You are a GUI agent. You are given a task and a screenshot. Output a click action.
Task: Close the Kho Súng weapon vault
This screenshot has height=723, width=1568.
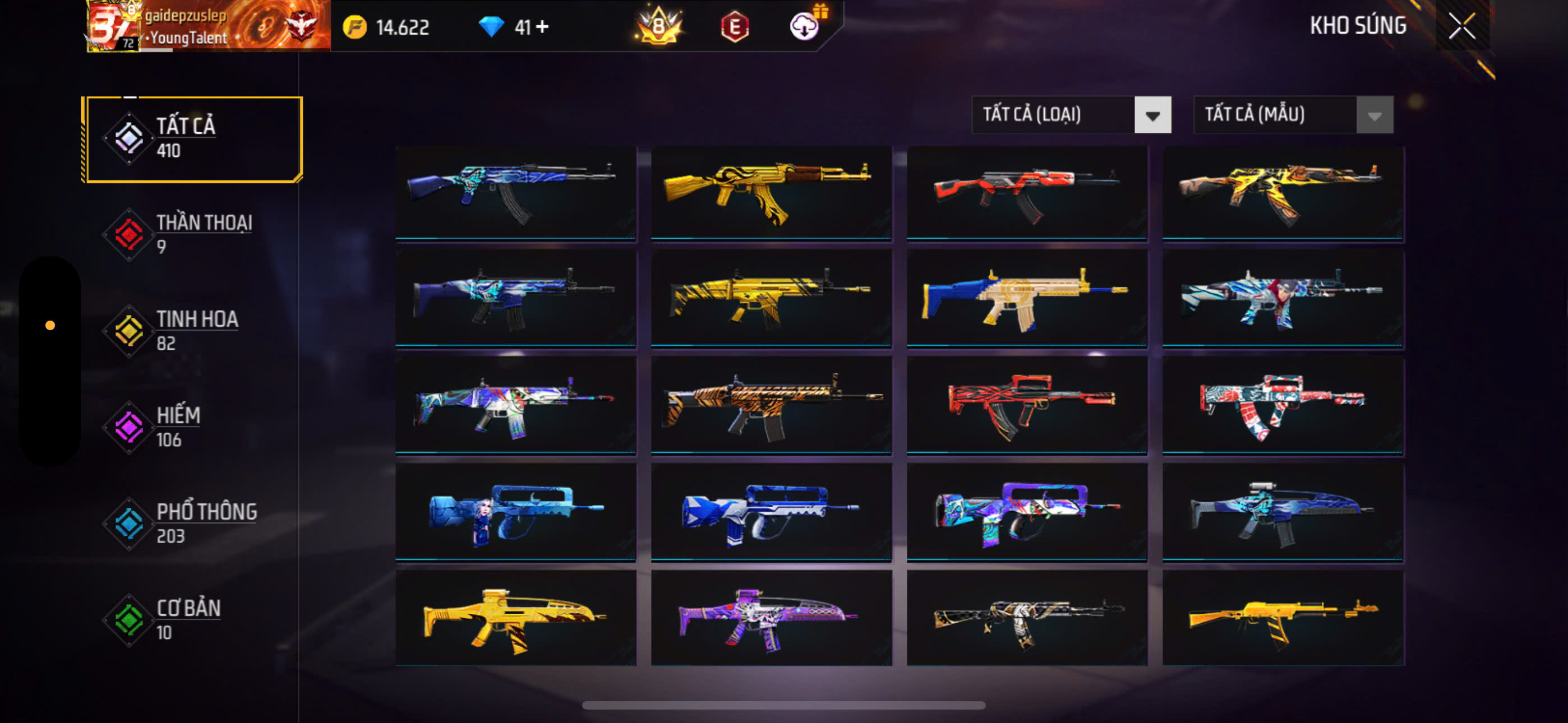(x=1461, y=26)
